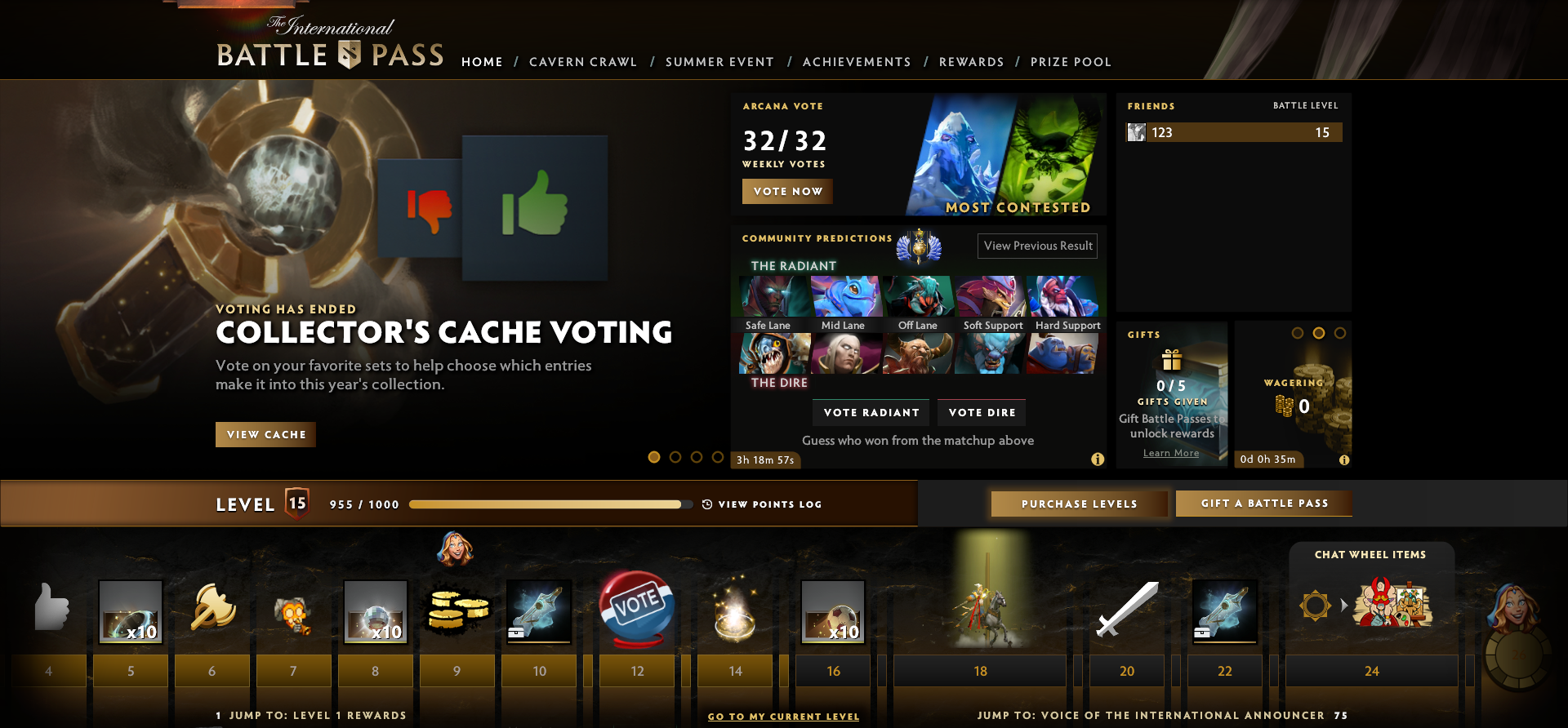Switch to the Prize Pool tab
Screen dimensions: 1568x728
[x=1071, y=61]
